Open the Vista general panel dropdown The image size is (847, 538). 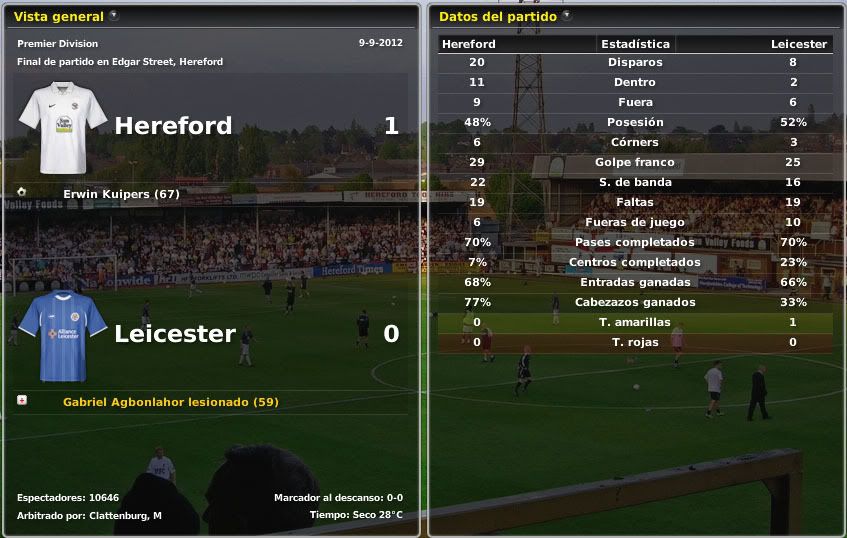click(x=113, y=16)
